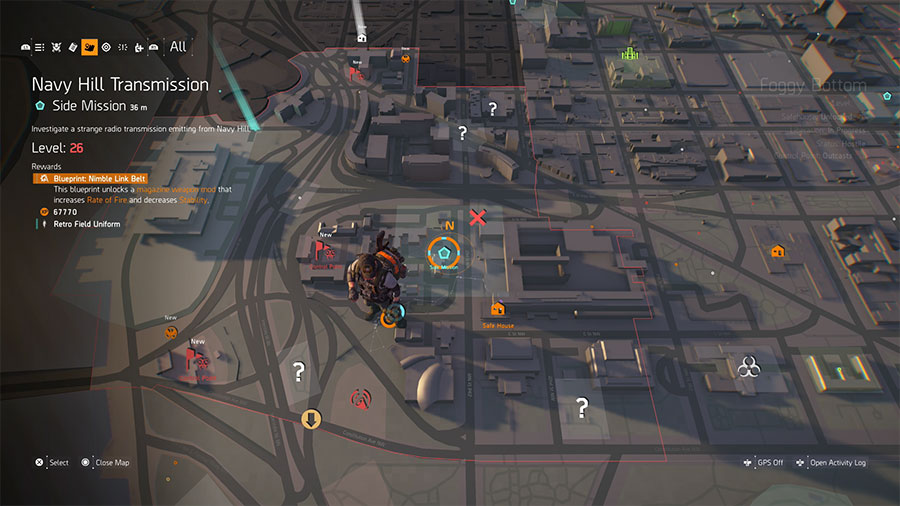
Task: Switch to the bullseye target map filter
Action: 106,47
